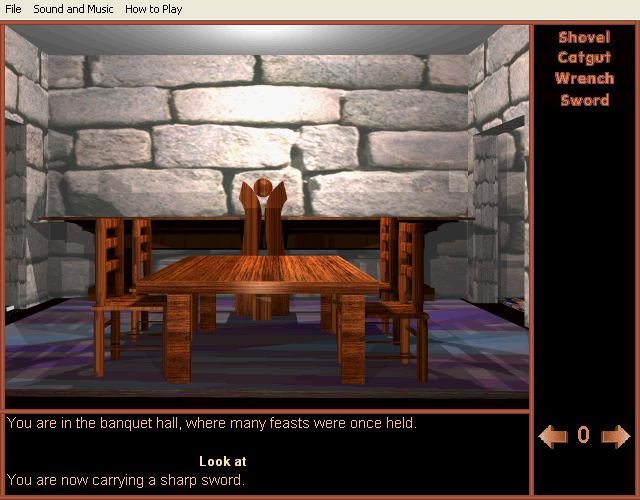The width and height of the screenshot is (640, 500).
Task: Choose the Wrench in the inventory list
Action: 584,79
